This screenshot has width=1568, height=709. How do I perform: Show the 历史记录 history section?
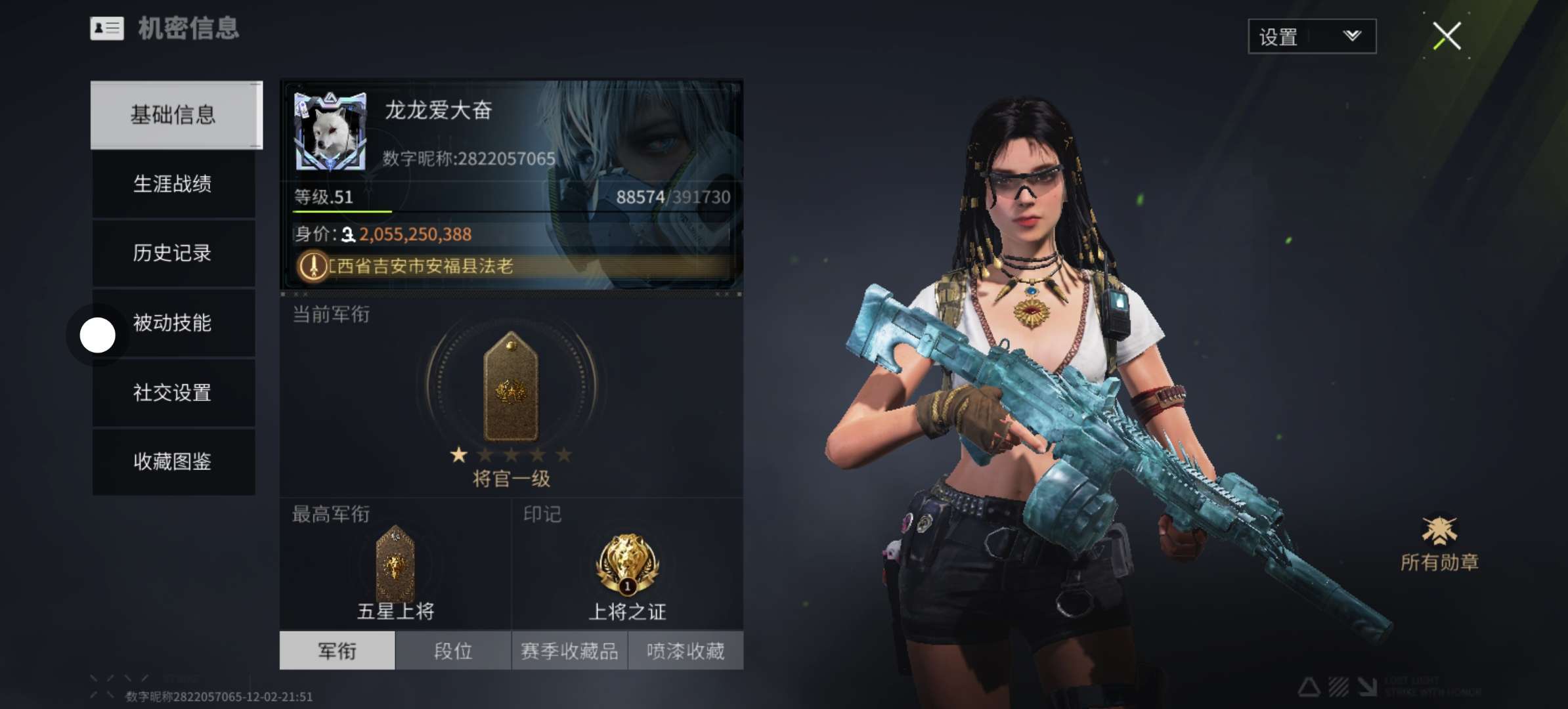(173, 253)
